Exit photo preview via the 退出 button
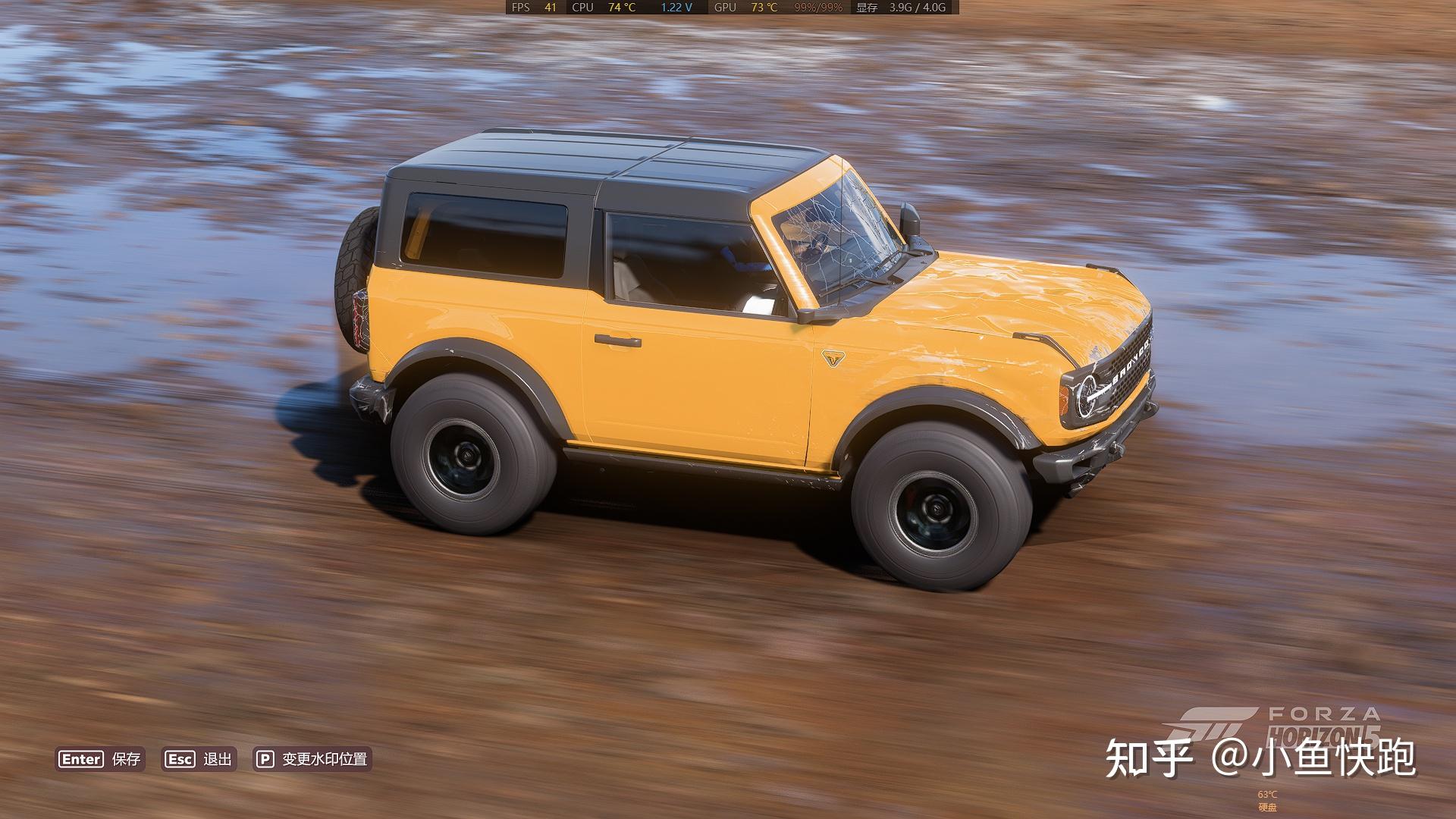The image size is (1456, 819). point(199,759)
